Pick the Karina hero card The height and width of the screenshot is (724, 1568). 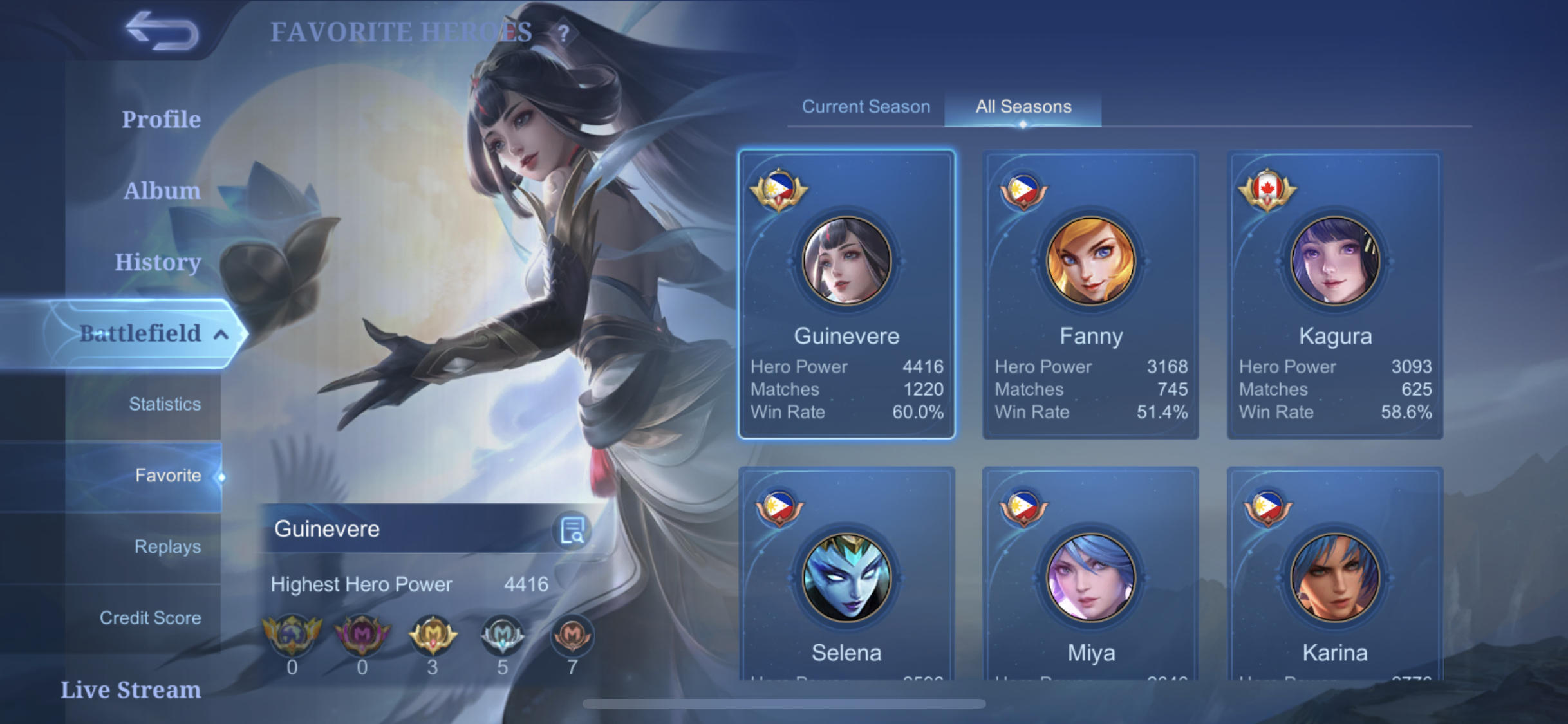(1335, 579)
